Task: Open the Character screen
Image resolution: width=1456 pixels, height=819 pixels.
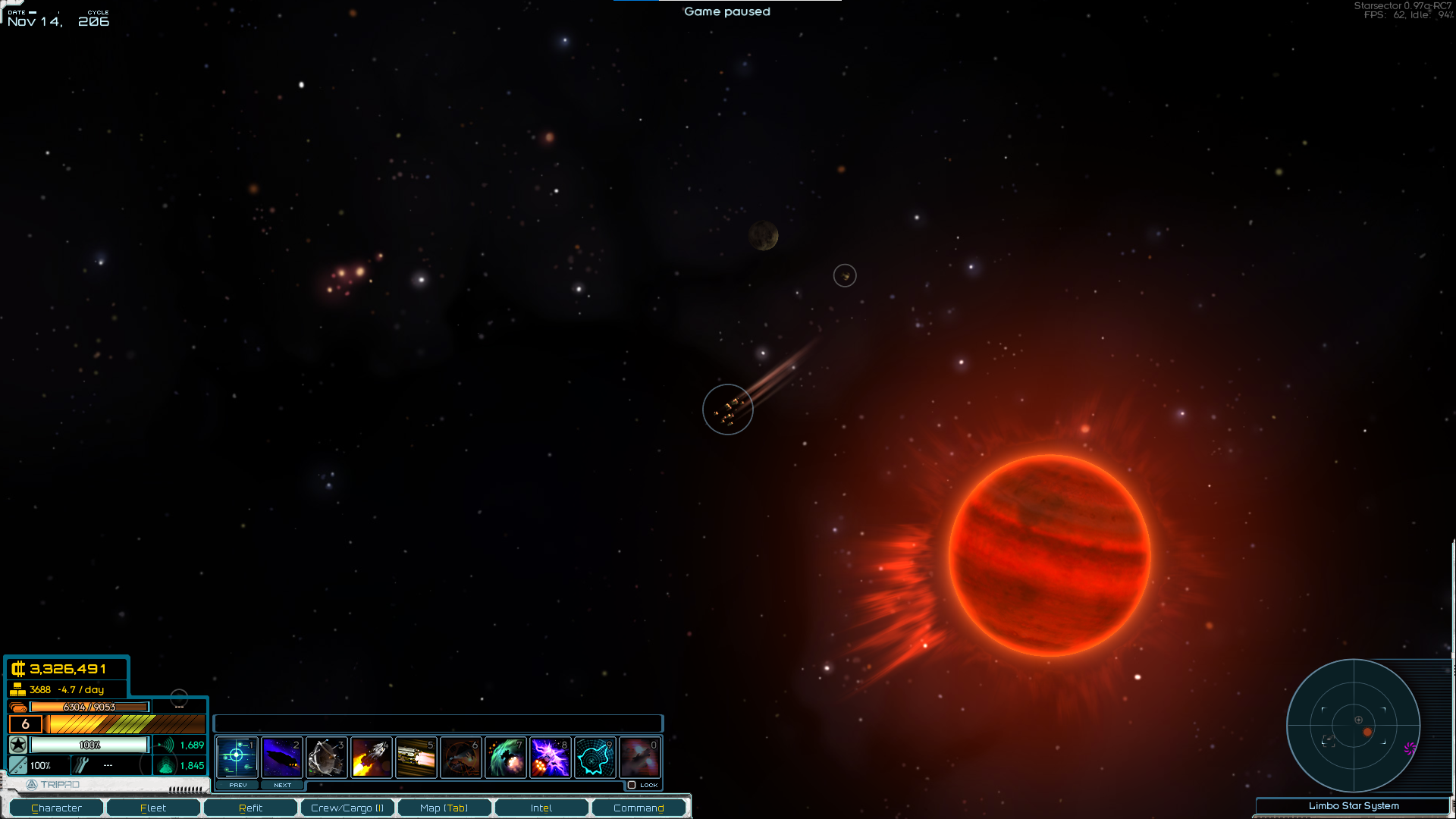Action: click(x=56, y=808)
